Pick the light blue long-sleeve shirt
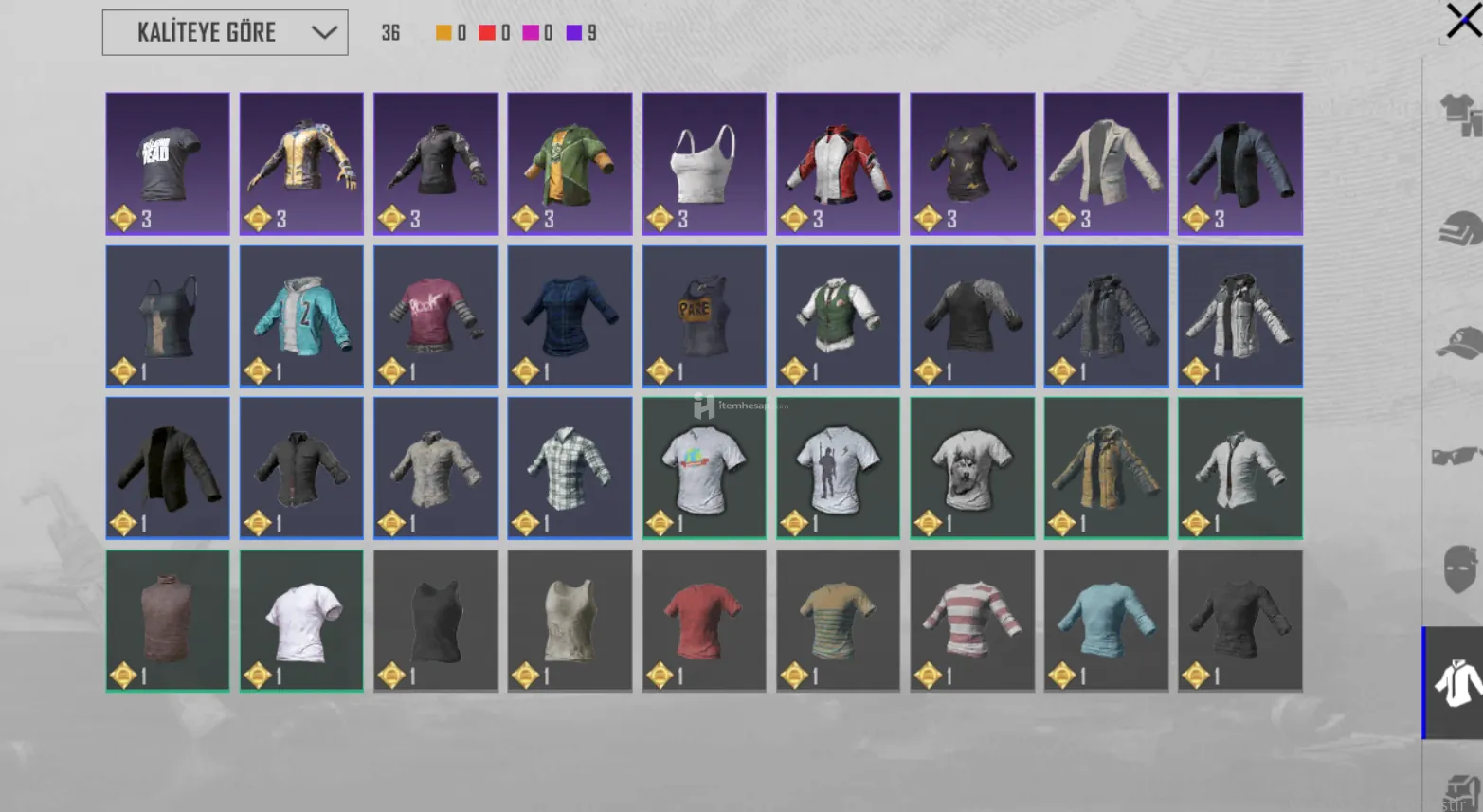Viewport: 1483px width, 812px height. coord(1106,621)
